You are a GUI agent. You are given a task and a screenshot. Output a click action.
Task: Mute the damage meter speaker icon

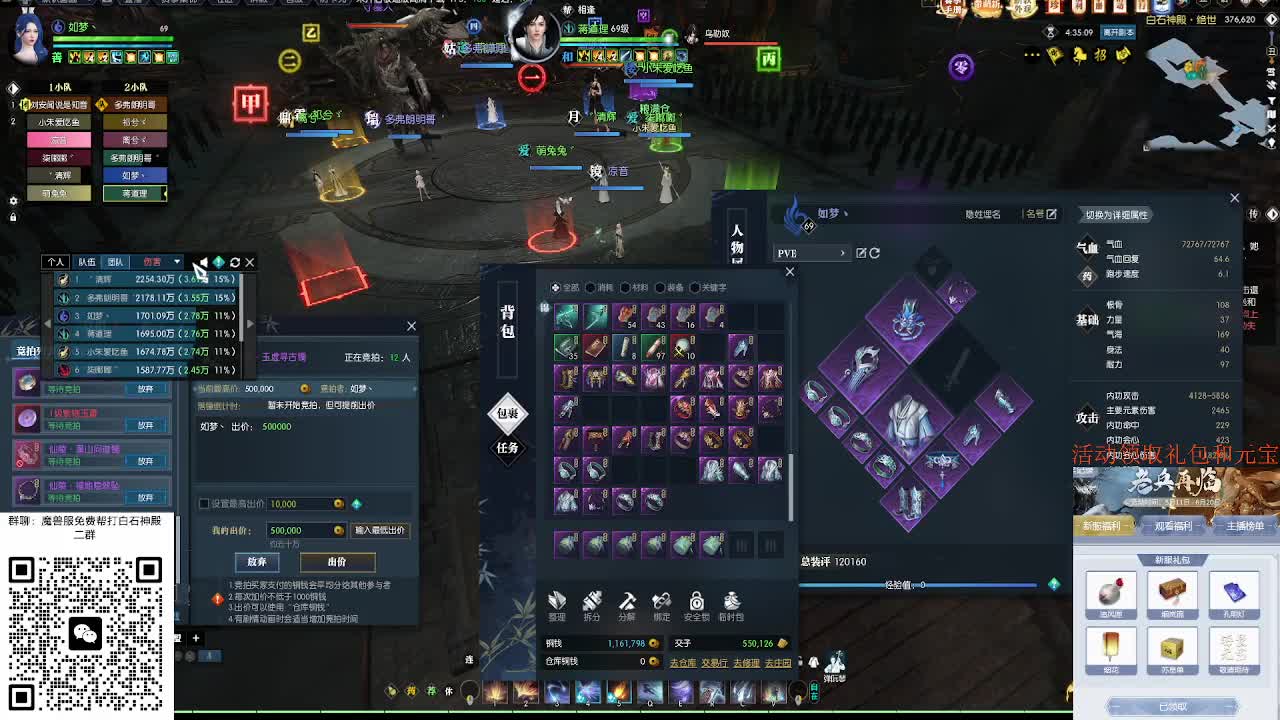point(205,263)
